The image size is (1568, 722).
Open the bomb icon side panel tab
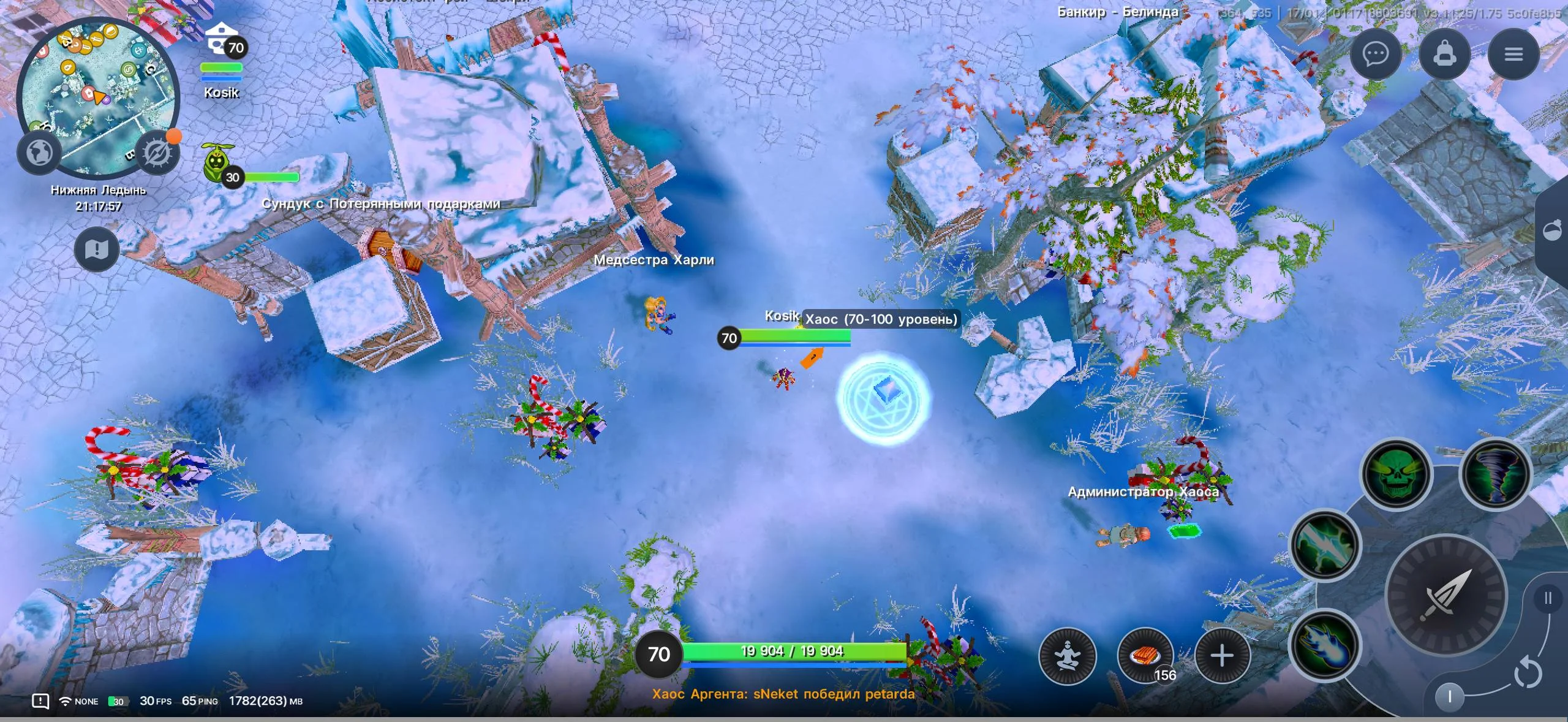[x=1553, y=231]
